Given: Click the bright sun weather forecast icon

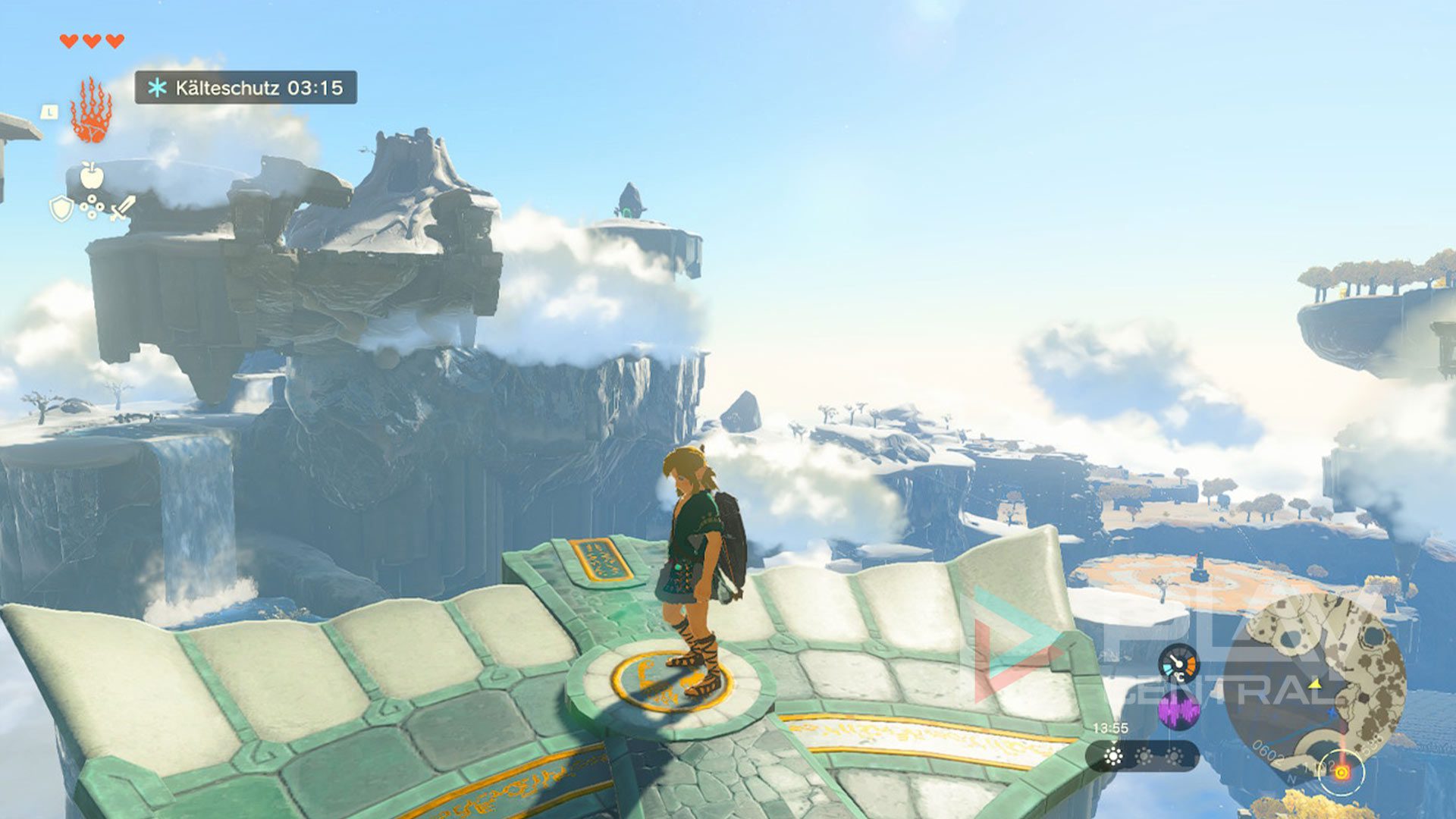Looking at the screenshot, I should click(1113, 756).
